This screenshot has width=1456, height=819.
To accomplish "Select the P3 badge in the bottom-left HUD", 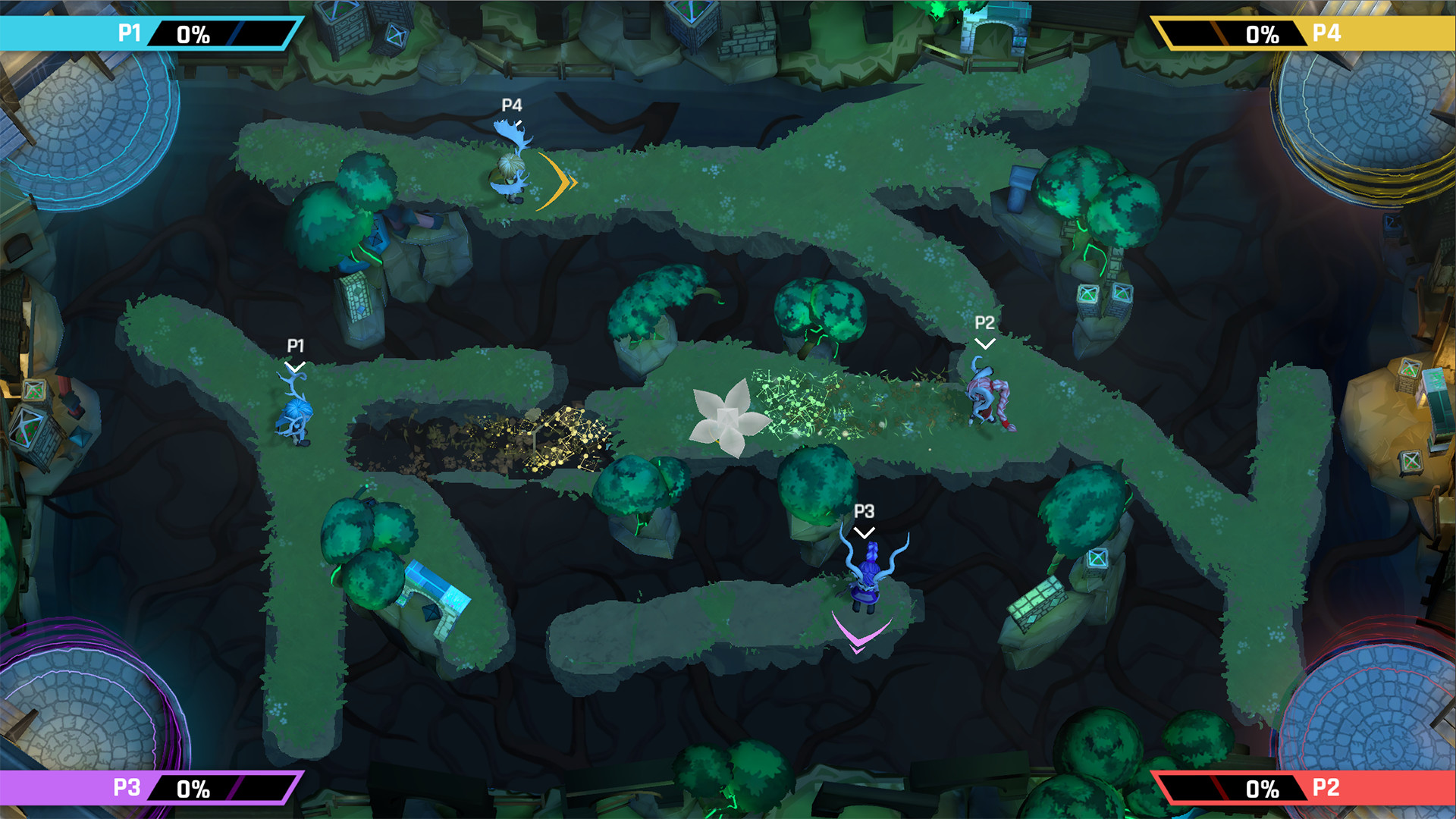I will point(127,789).
